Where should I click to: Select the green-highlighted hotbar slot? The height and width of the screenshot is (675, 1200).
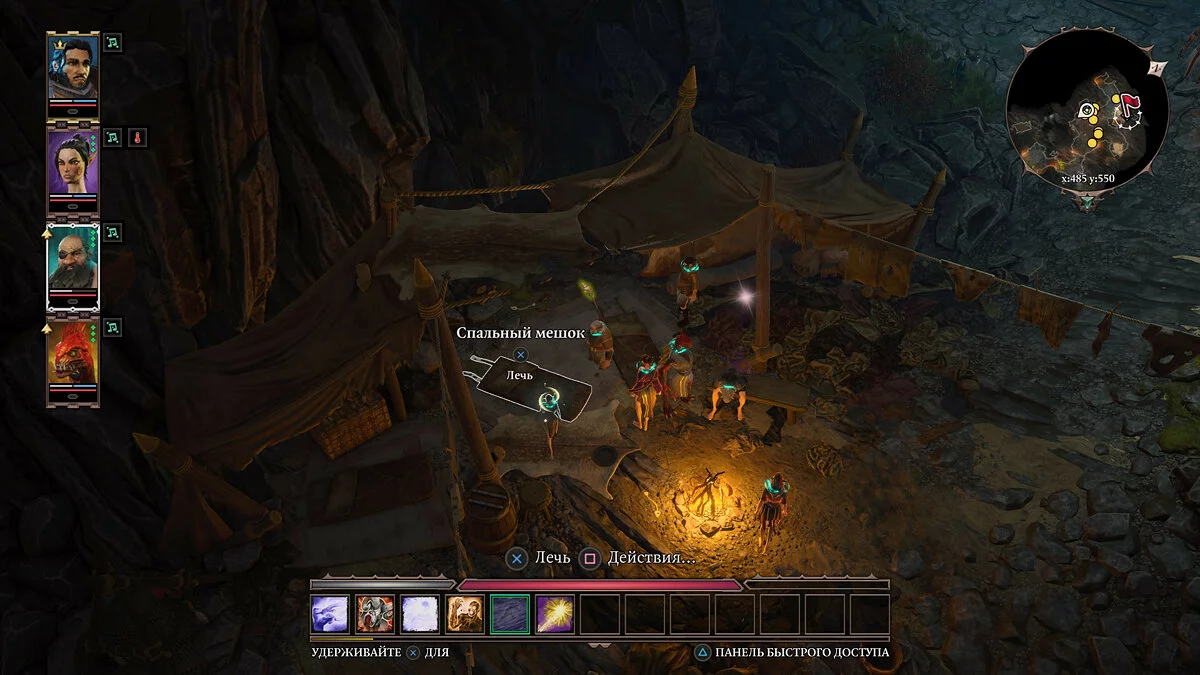[510, 614]
